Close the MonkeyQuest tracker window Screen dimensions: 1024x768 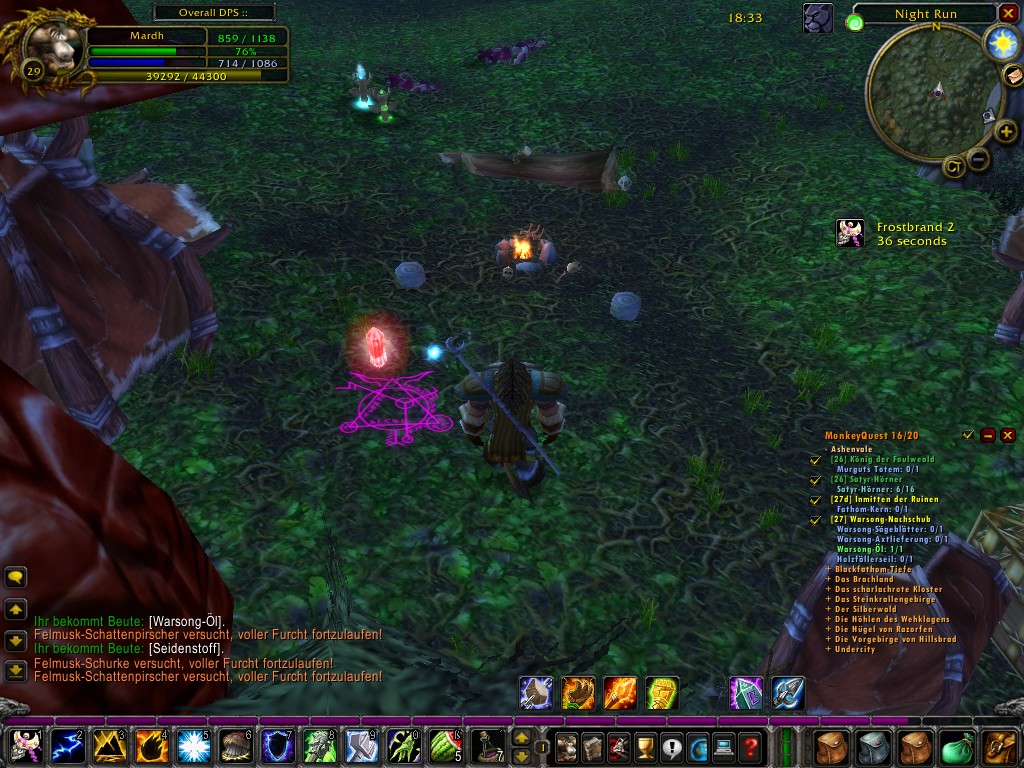tap(1008, 435)
